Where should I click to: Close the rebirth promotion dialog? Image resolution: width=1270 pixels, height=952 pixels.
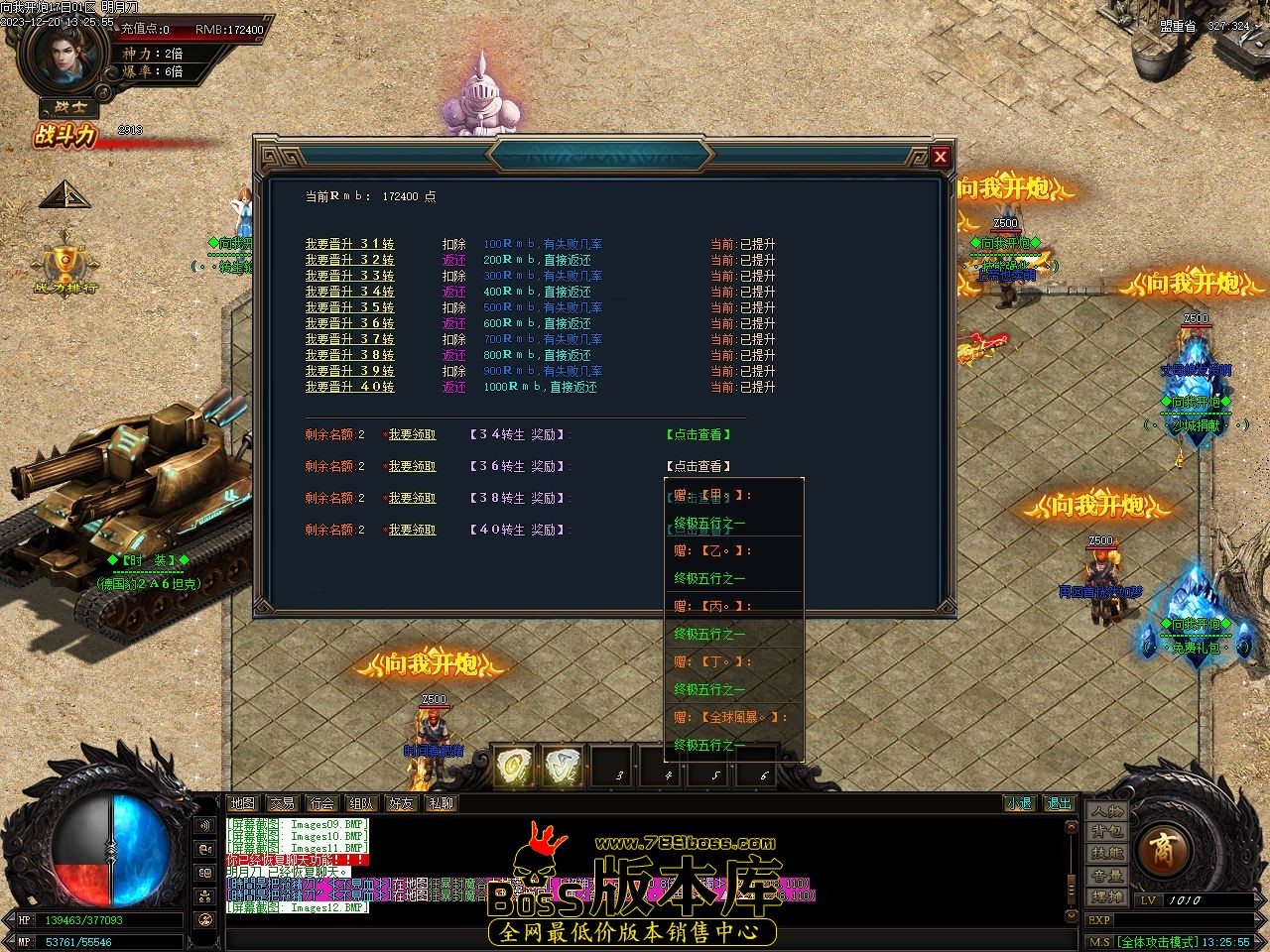941,156
